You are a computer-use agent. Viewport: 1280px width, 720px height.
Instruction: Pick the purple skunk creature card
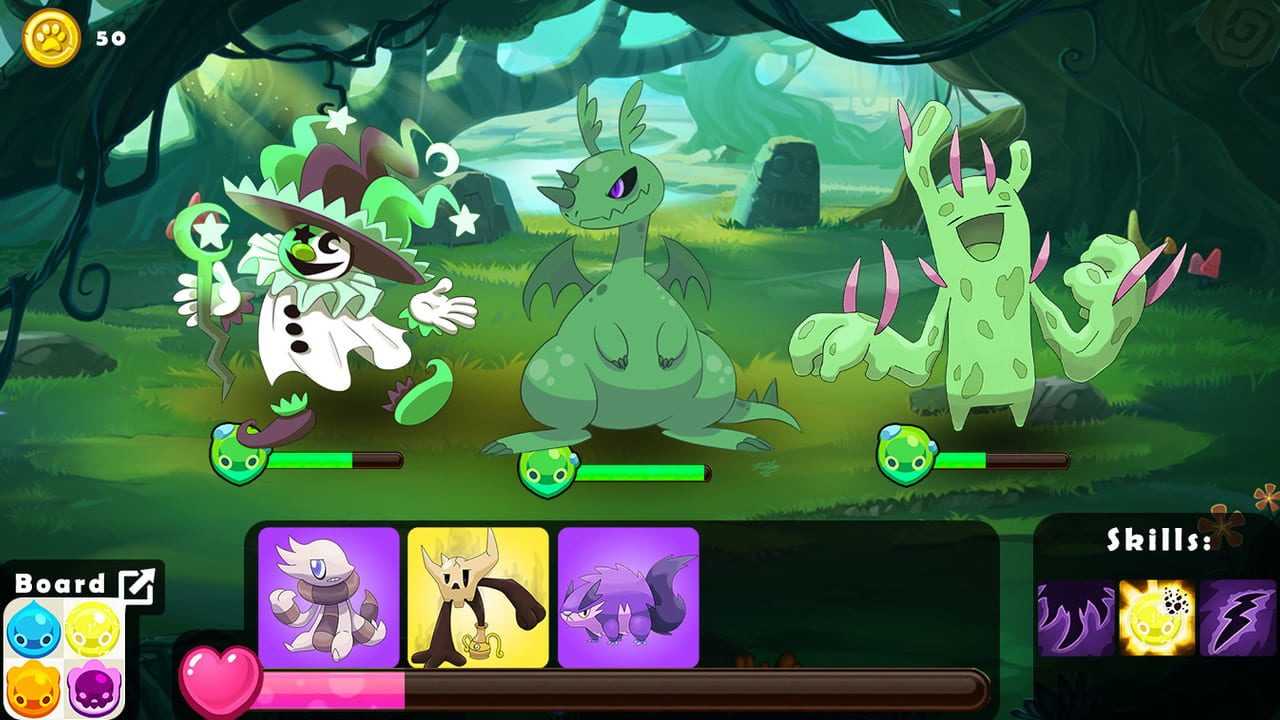click(x=628, y=597)
